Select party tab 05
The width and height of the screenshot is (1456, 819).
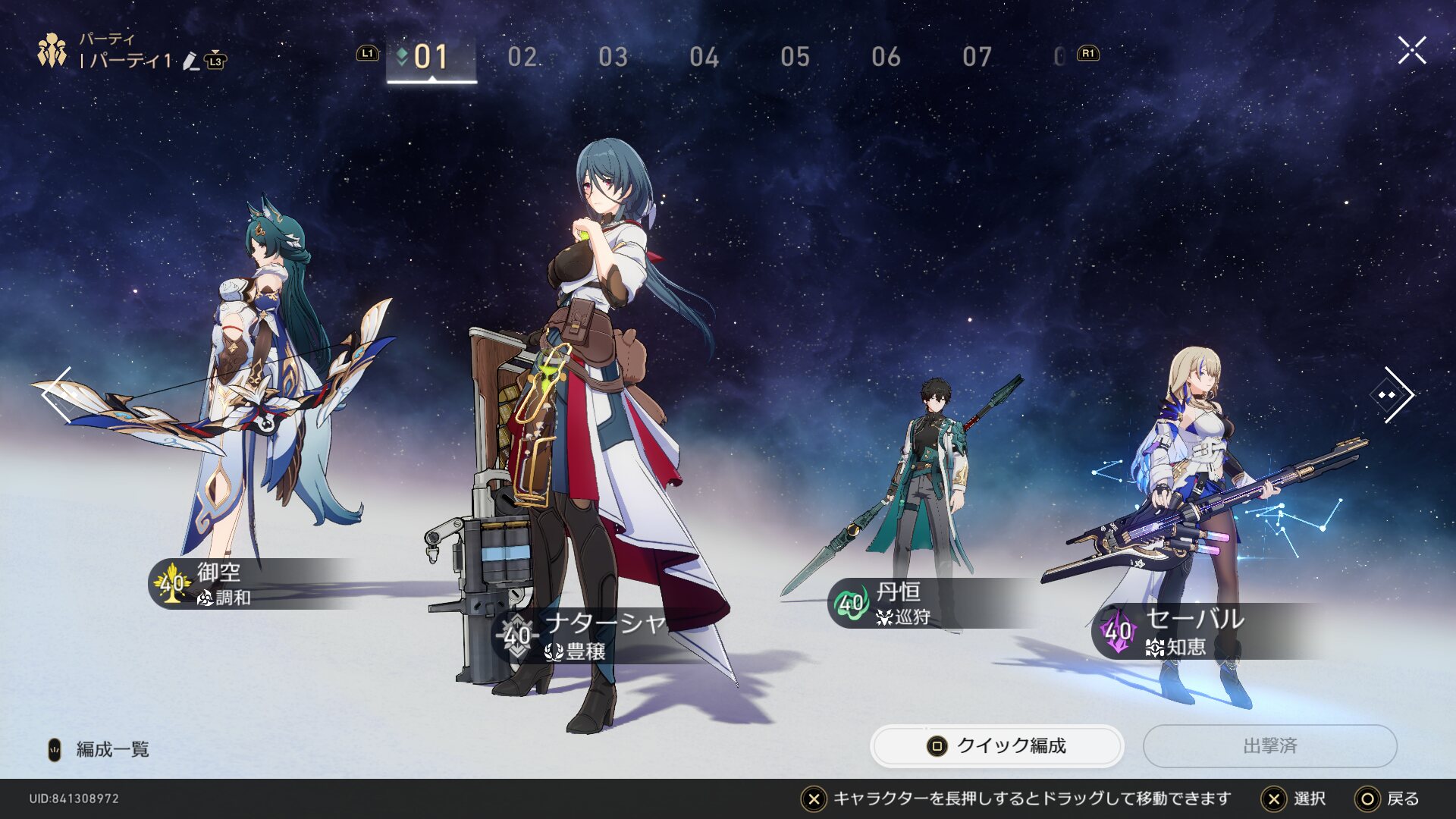click(795, 57)
